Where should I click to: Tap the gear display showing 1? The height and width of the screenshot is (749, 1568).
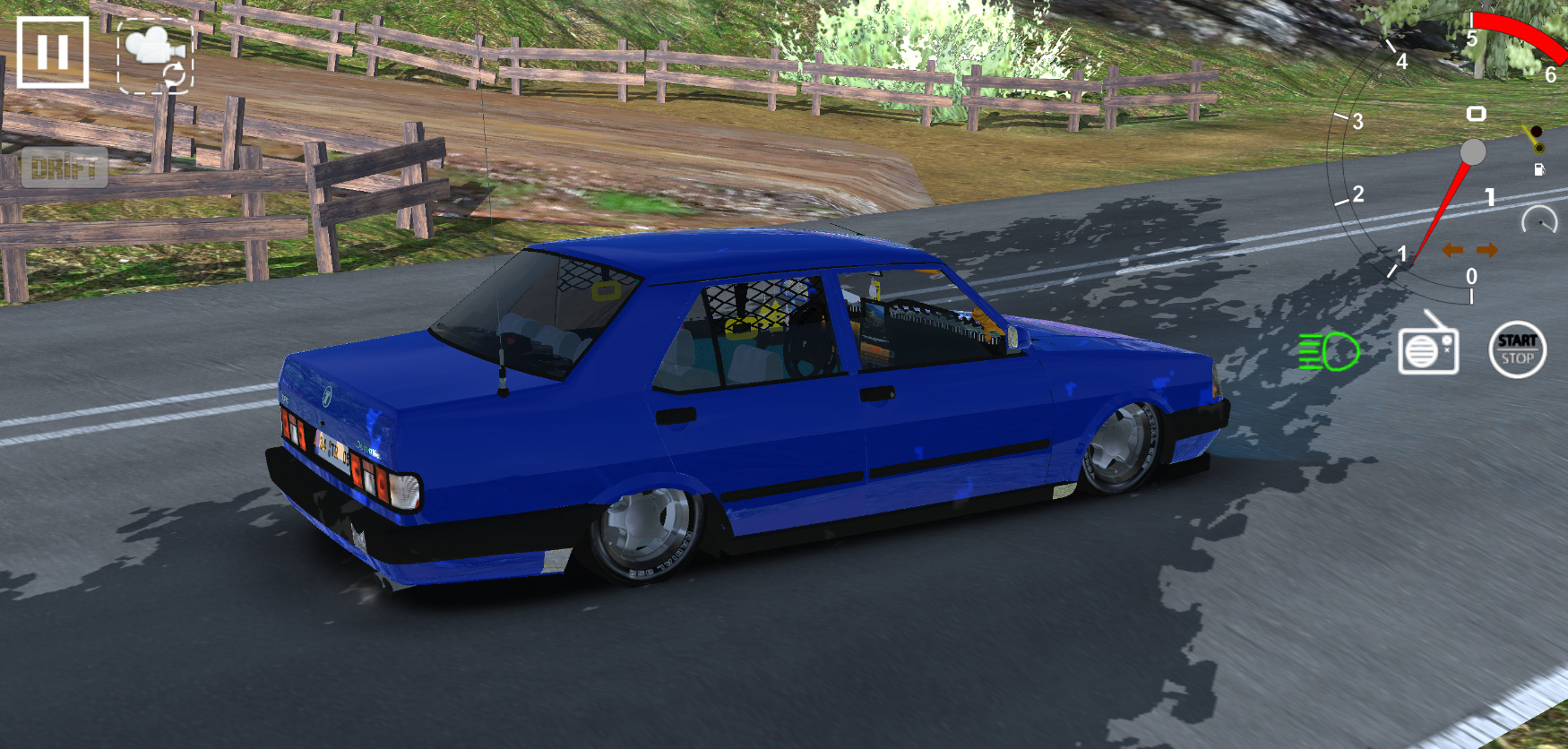click(1490, 197)
